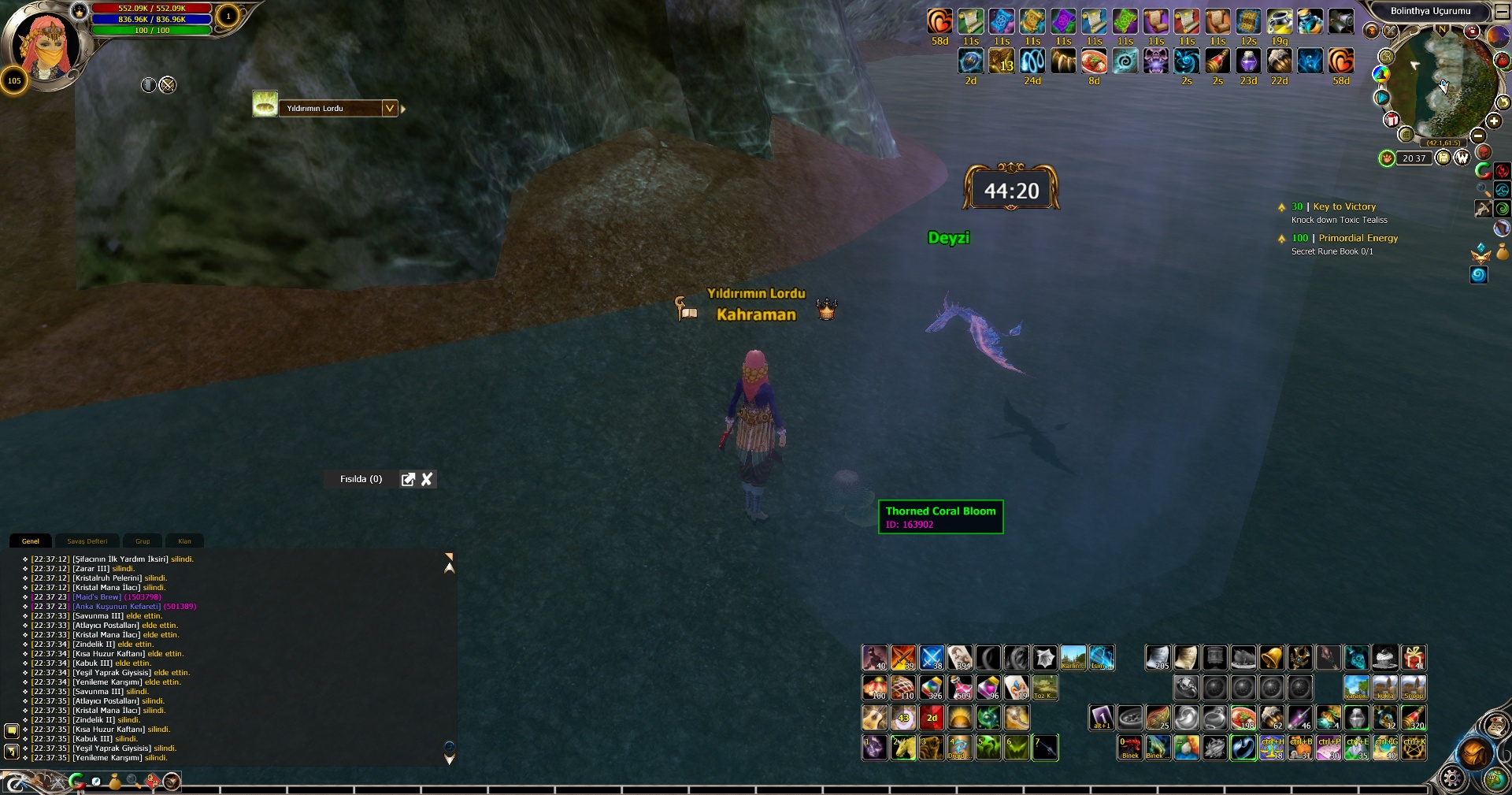This screenshot has width=1512, height=795.
Task: Open the gift box icon beside minimap
Action: [x=1392, y=120]
